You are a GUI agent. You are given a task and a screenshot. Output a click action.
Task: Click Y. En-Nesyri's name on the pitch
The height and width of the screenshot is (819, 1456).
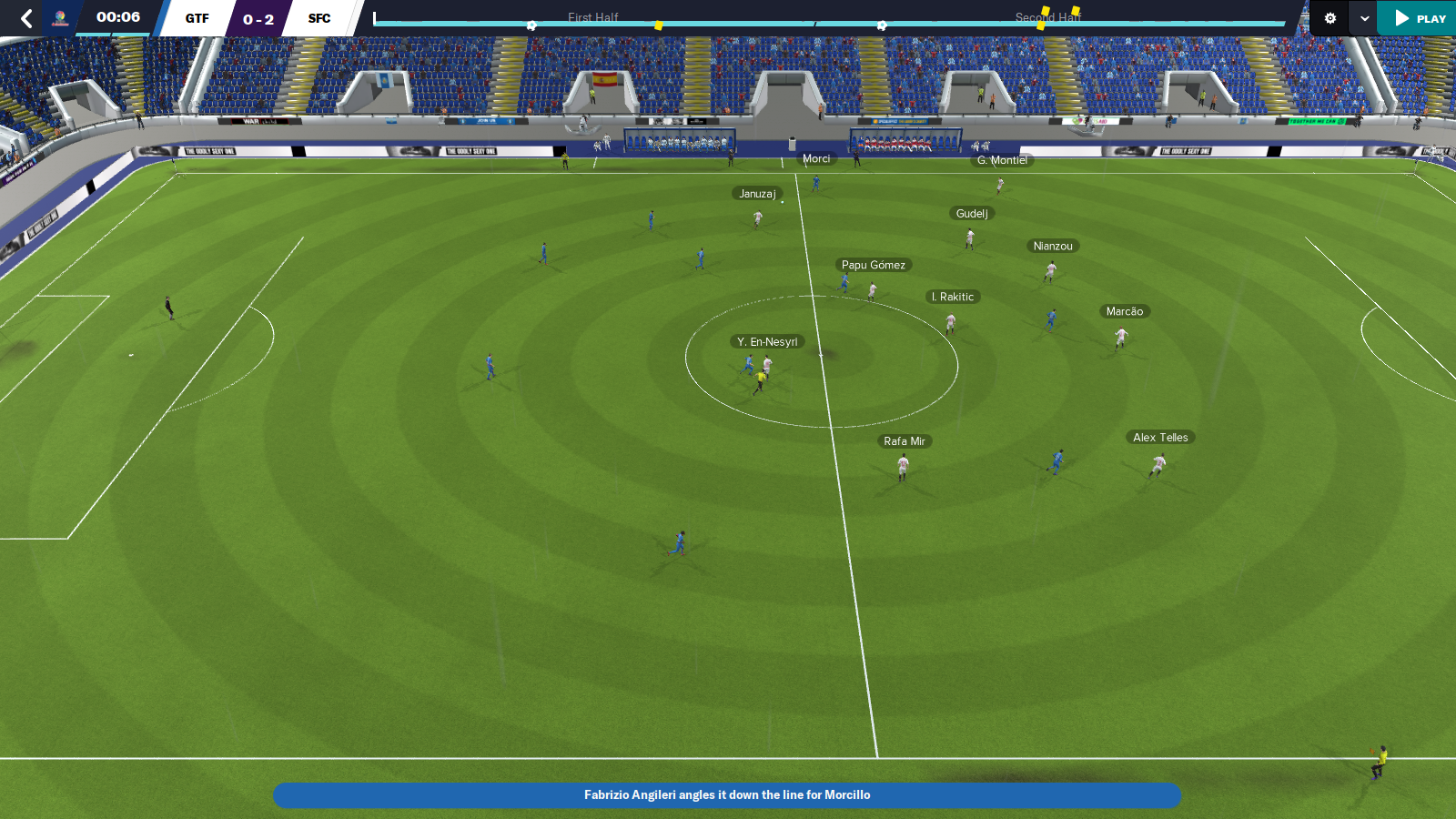[x=767, y=342]
